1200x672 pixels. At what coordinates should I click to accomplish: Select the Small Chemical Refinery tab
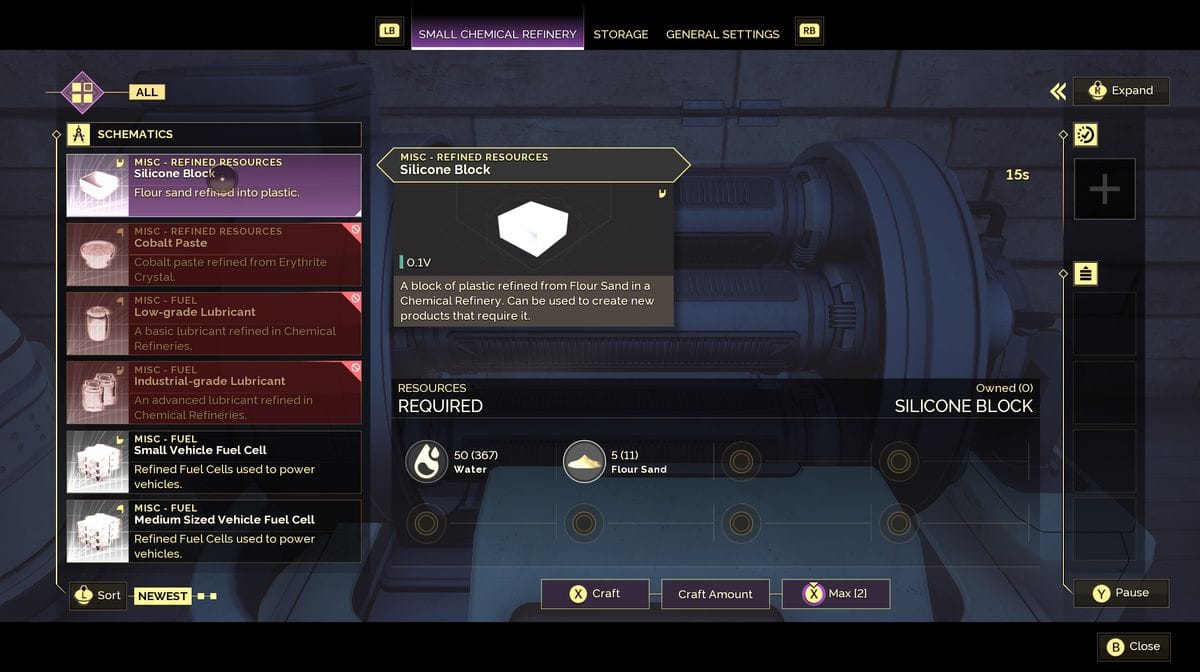pos(497,34)
